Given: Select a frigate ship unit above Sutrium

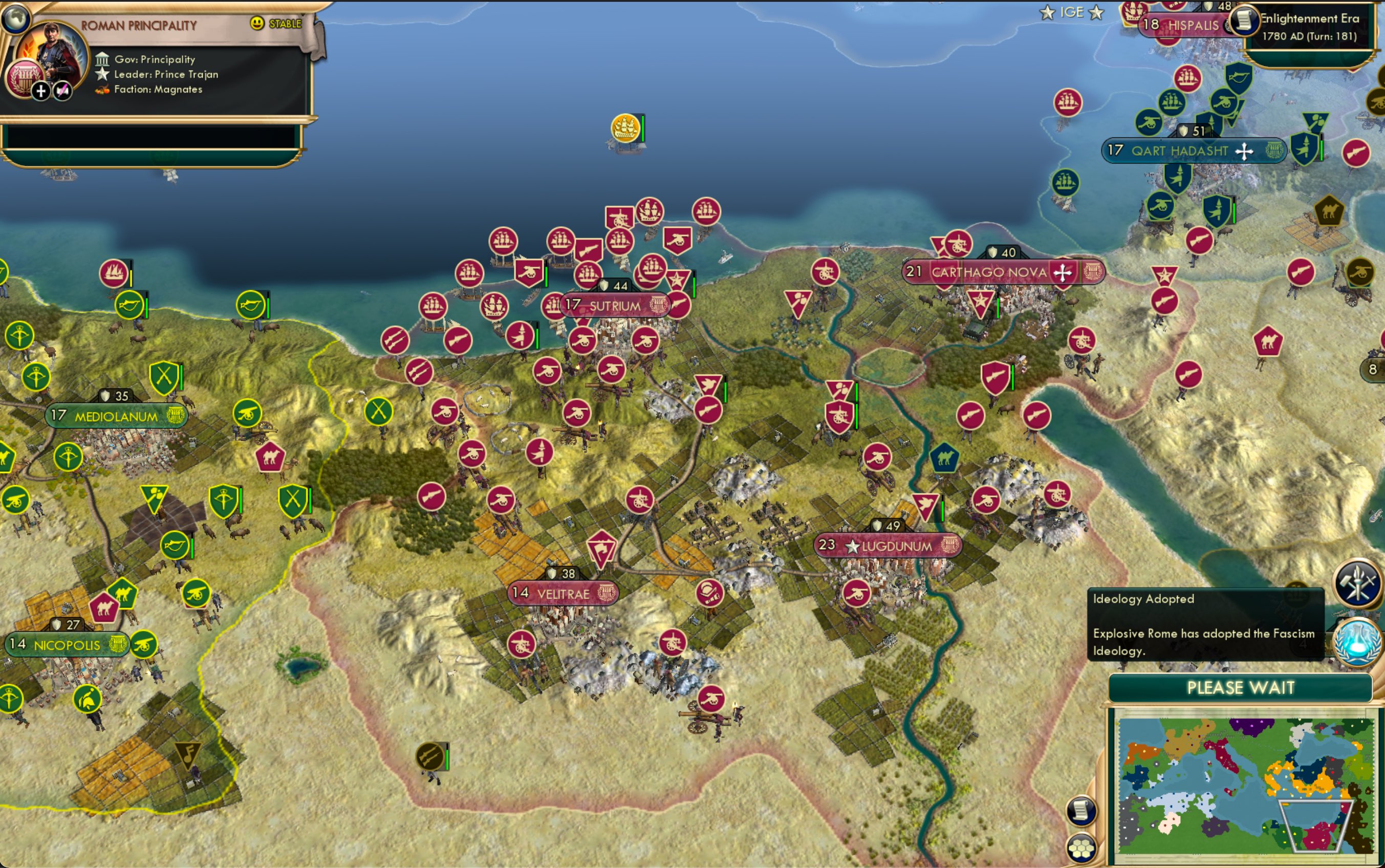Looking at the screenshot, I should pyautogui.click(x=561, y=242).
